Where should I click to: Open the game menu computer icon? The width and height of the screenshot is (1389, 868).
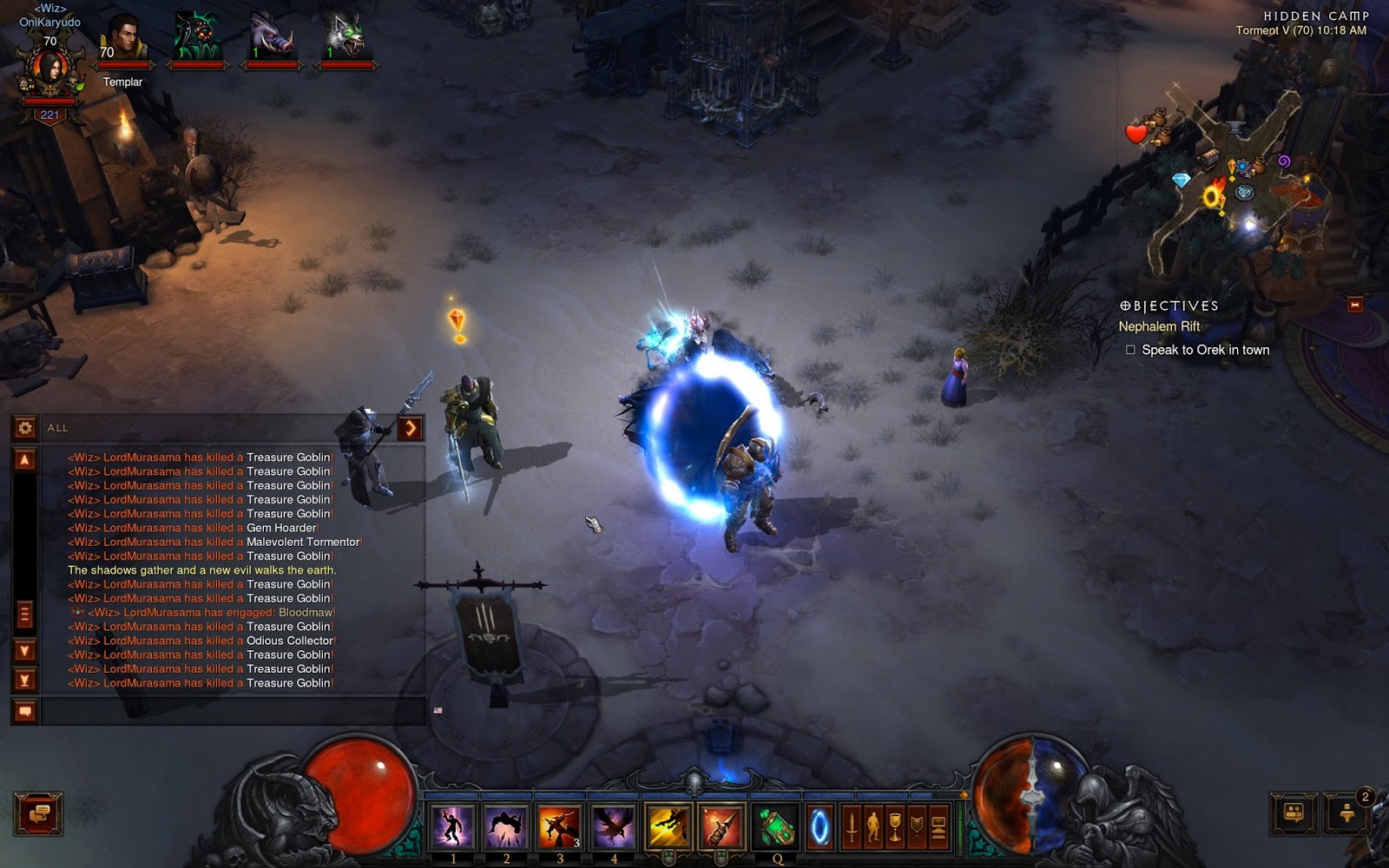point(938,828)
